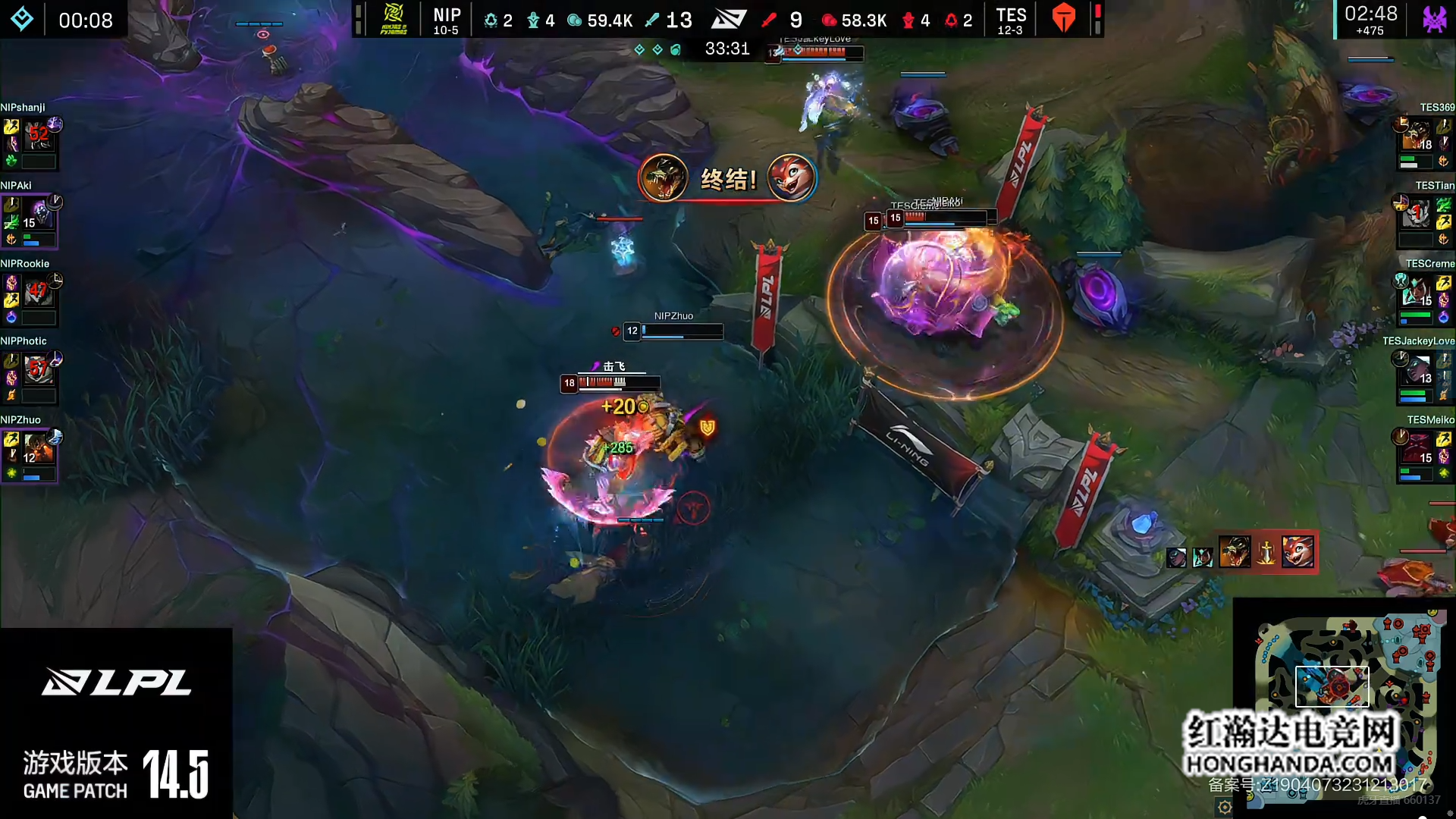Select NIPshanji's champion portrait
1456x819 pixels.
pos(38,136)
